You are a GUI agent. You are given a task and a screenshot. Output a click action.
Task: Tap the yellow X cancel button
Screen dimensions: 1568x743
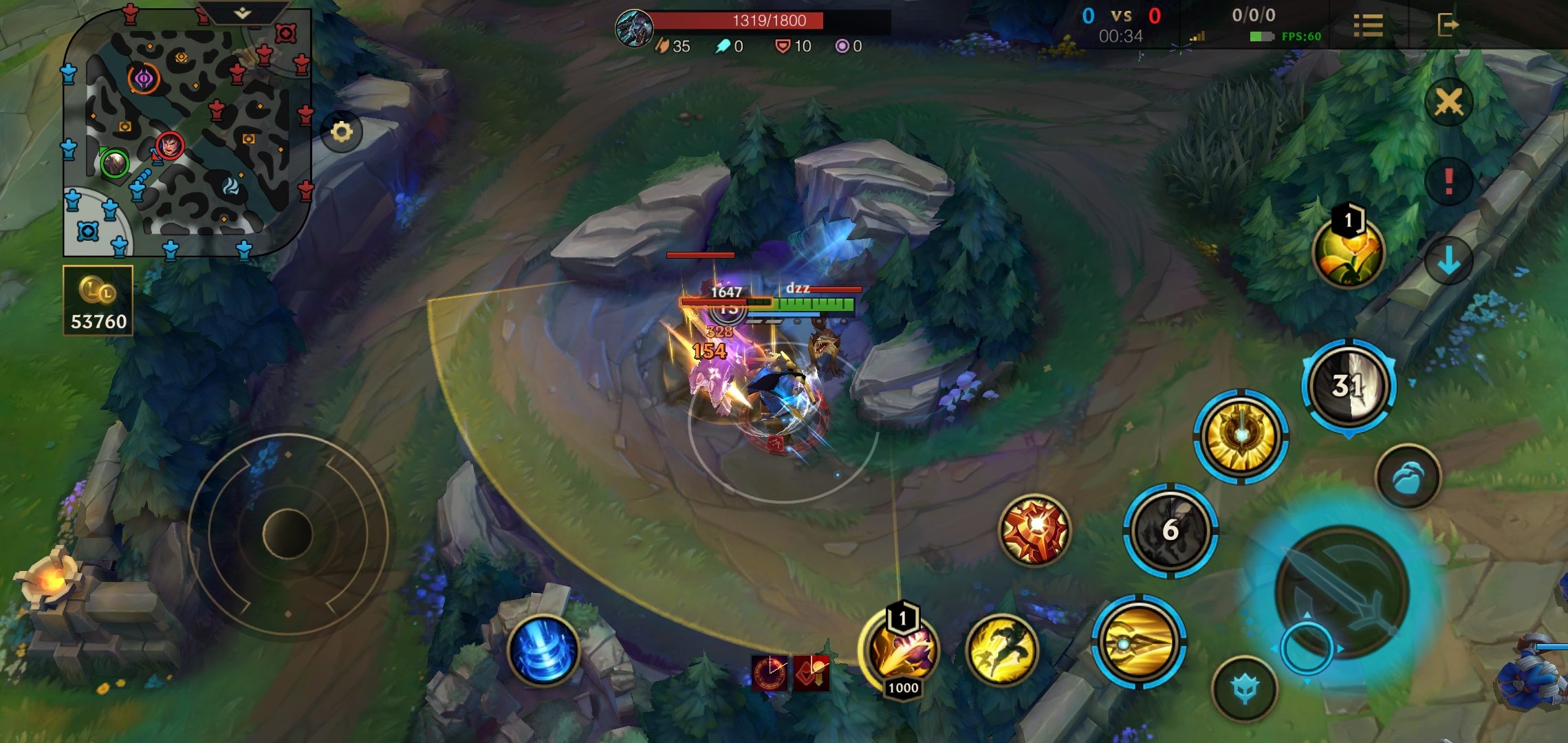click(1448, 103)
